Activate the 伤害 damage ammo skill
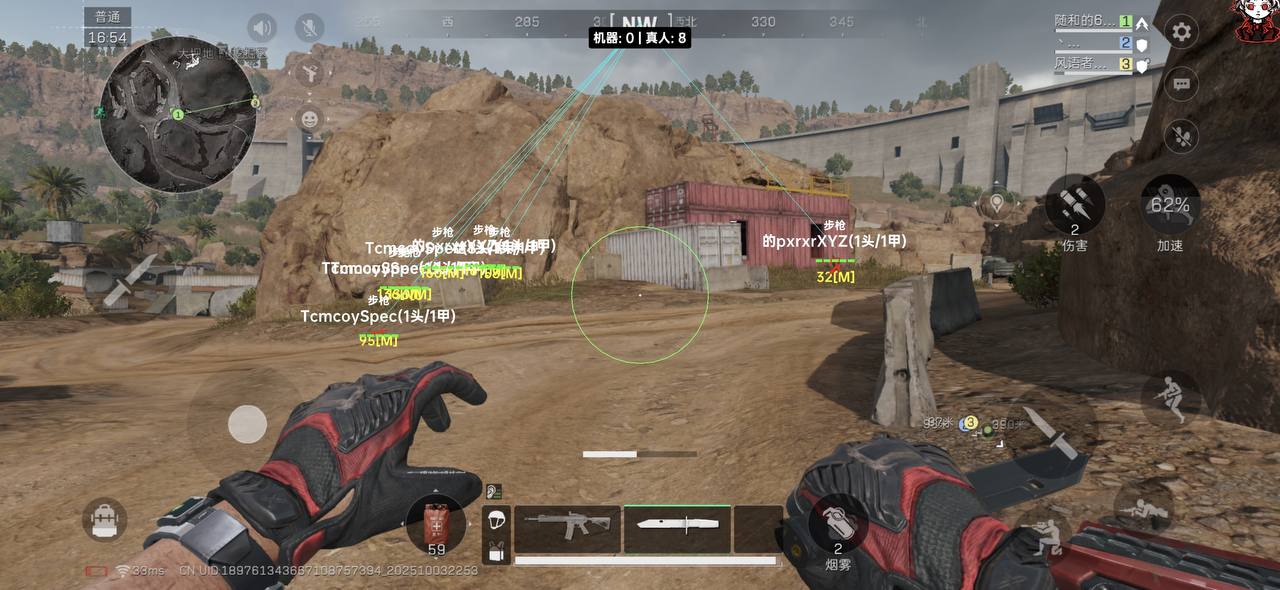Viewport: 1280px width, 590px height. tap(1075, 204)
